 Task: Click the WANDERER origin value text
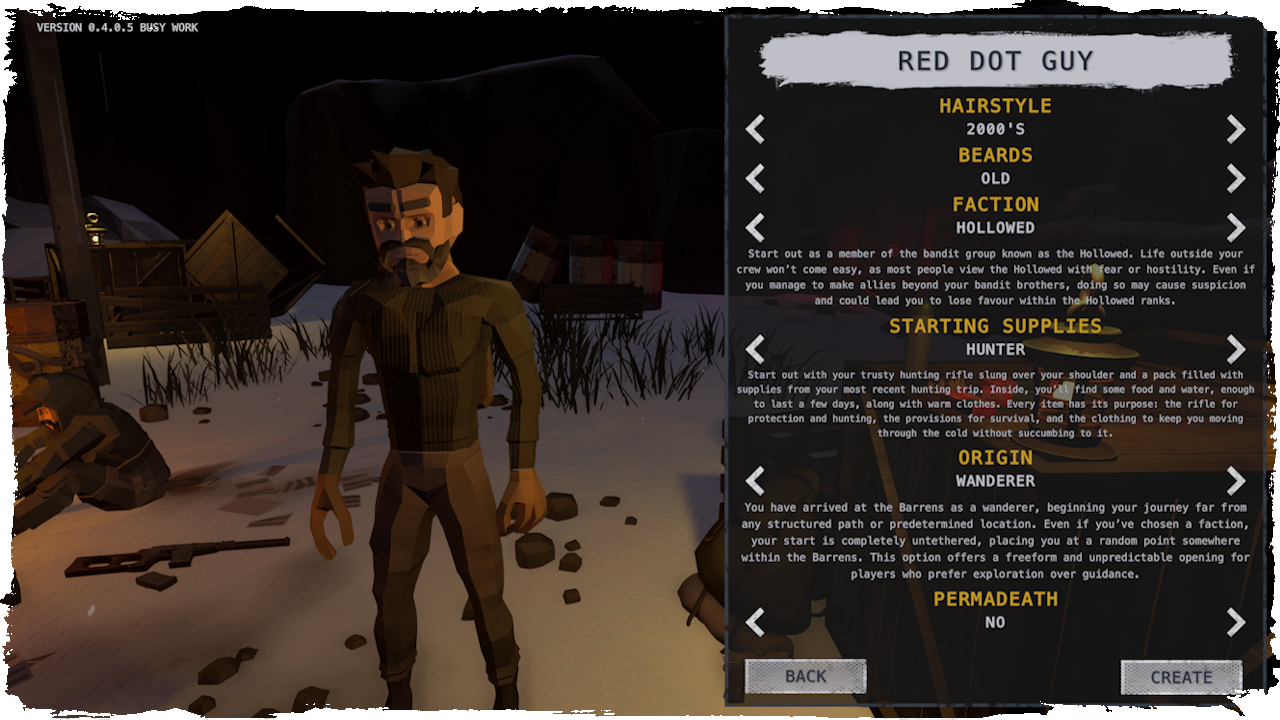coord(995,481)
